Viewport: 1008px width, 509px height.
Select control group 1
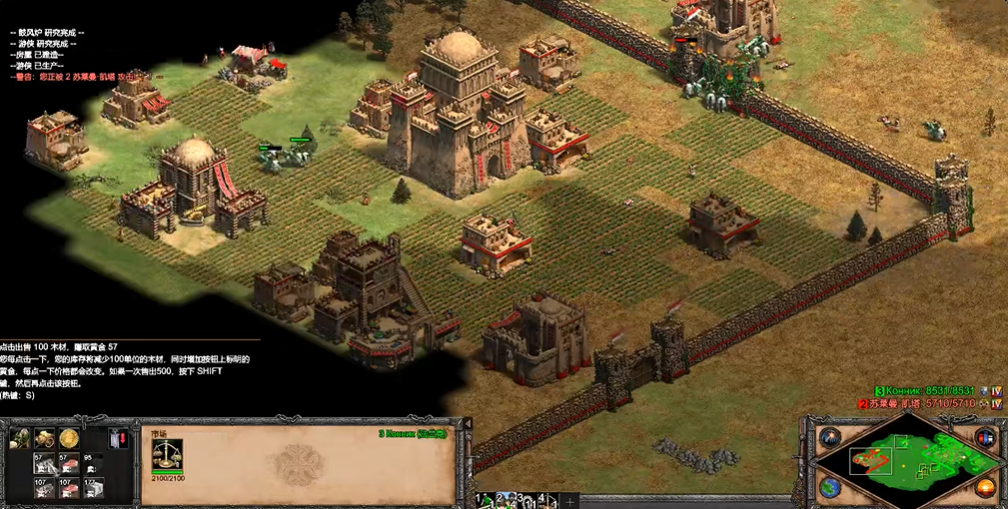click(483, 499)
